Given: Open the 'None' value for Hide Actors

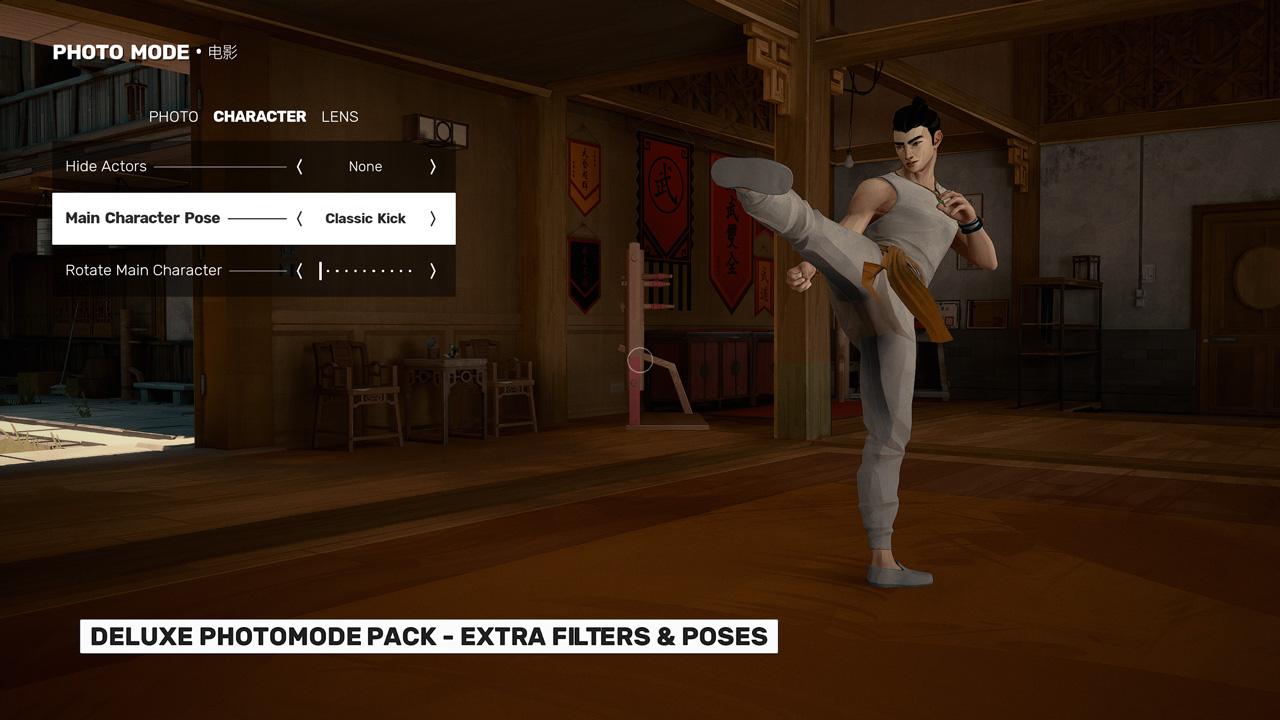Looking at the screenshot, I should (365, 167).
